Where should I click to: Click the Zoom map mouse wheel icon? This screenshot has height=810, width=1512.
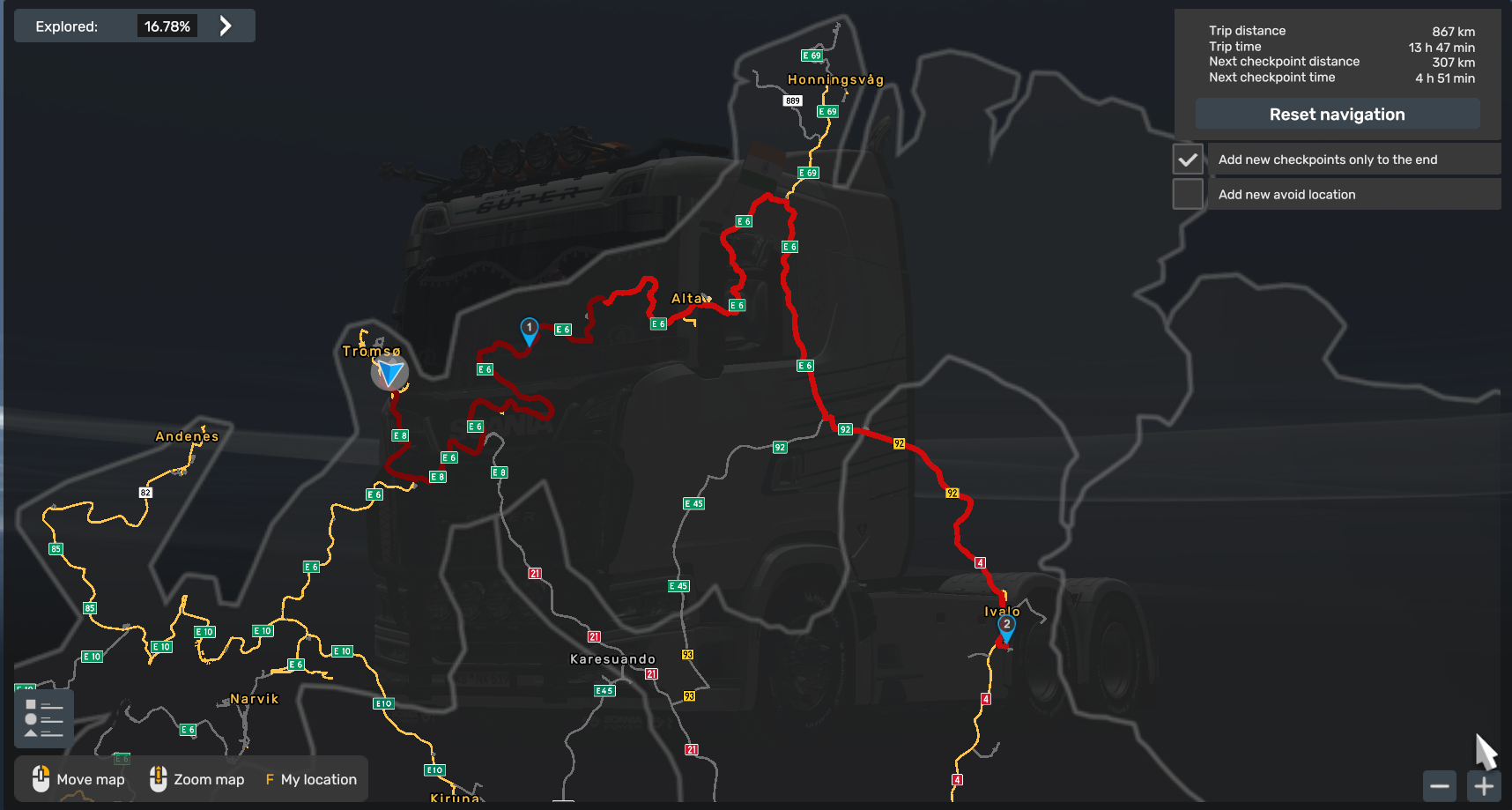click(159, 779)
